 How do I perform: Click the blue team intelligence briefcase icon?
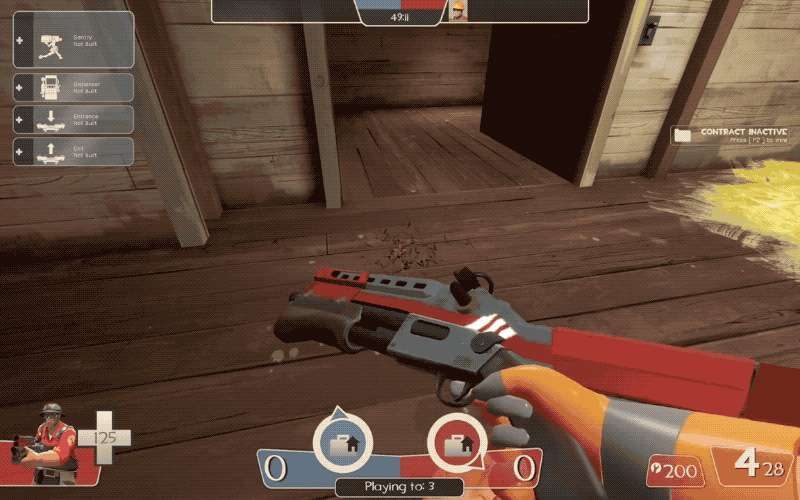tap(342, 440)
